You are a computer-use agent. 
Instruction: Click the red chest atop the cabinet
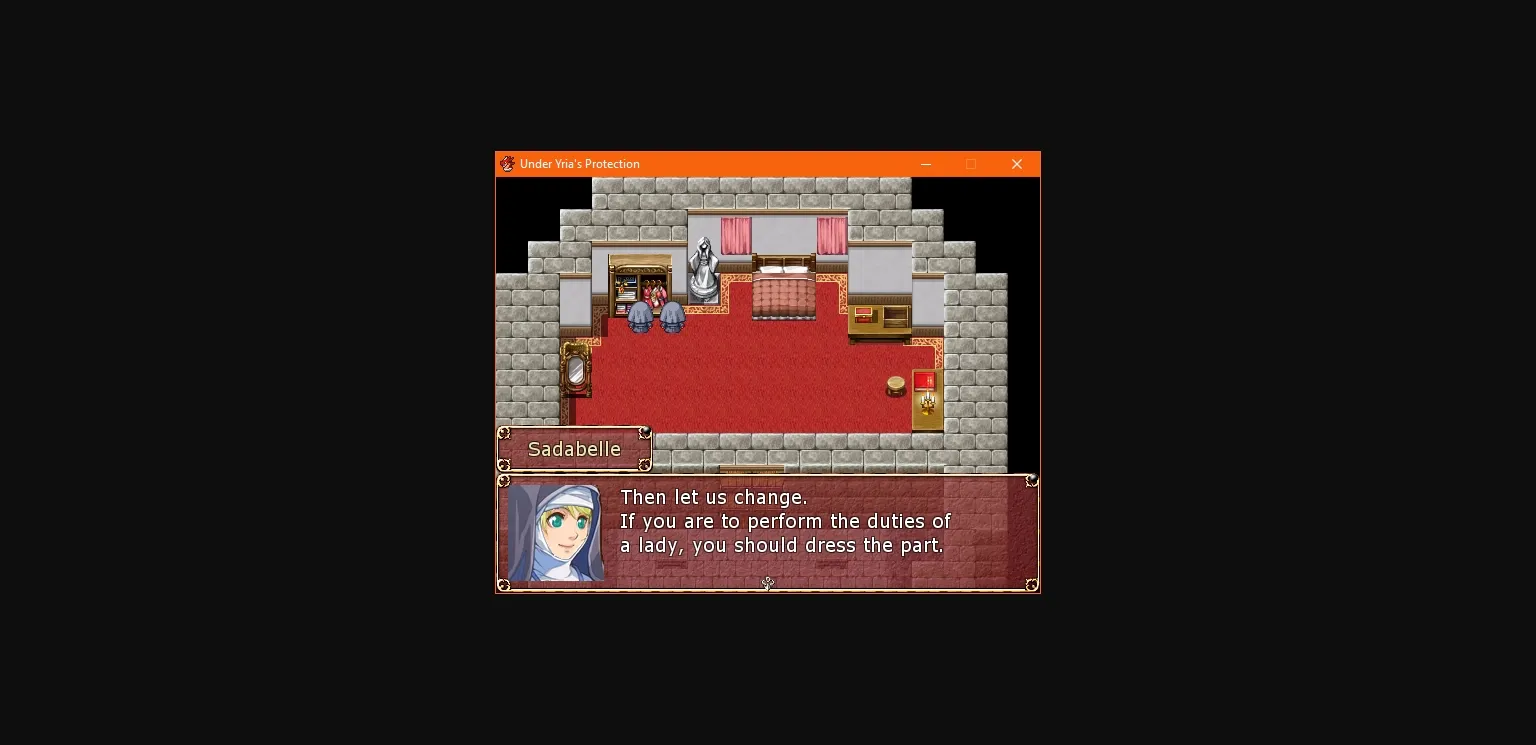863,315
